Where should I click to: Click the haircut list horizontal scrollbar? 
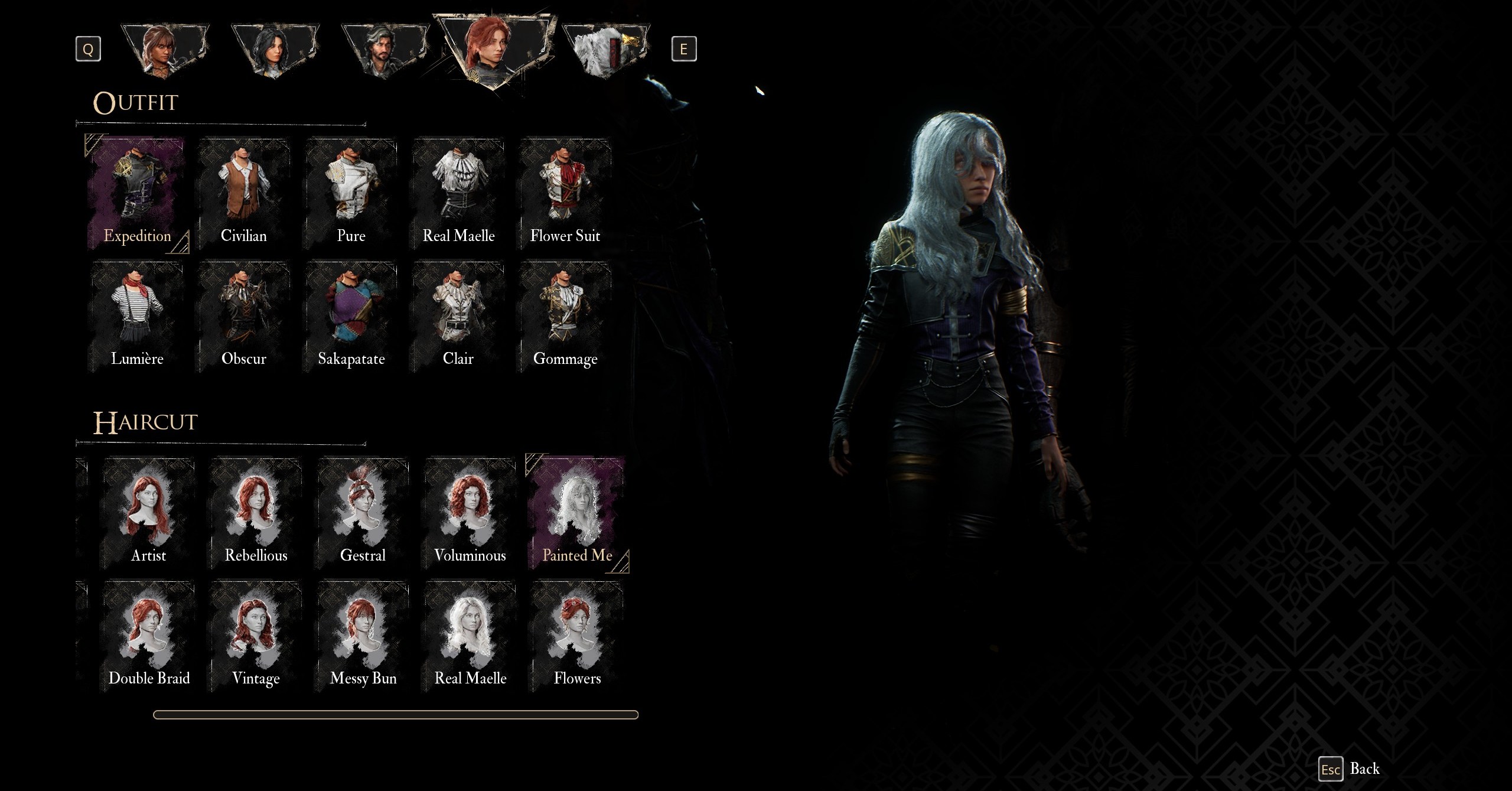[395, 715]
